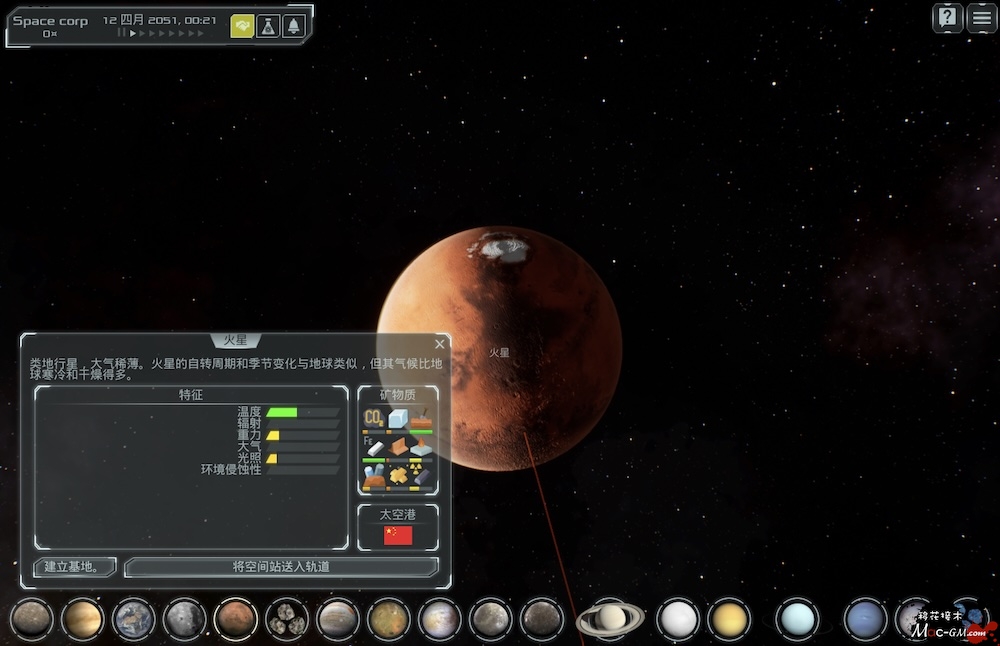Select Earth in the planet bar
This screenshot has width=1000, height=646.
pyautogui.click(x=134, y=619)
